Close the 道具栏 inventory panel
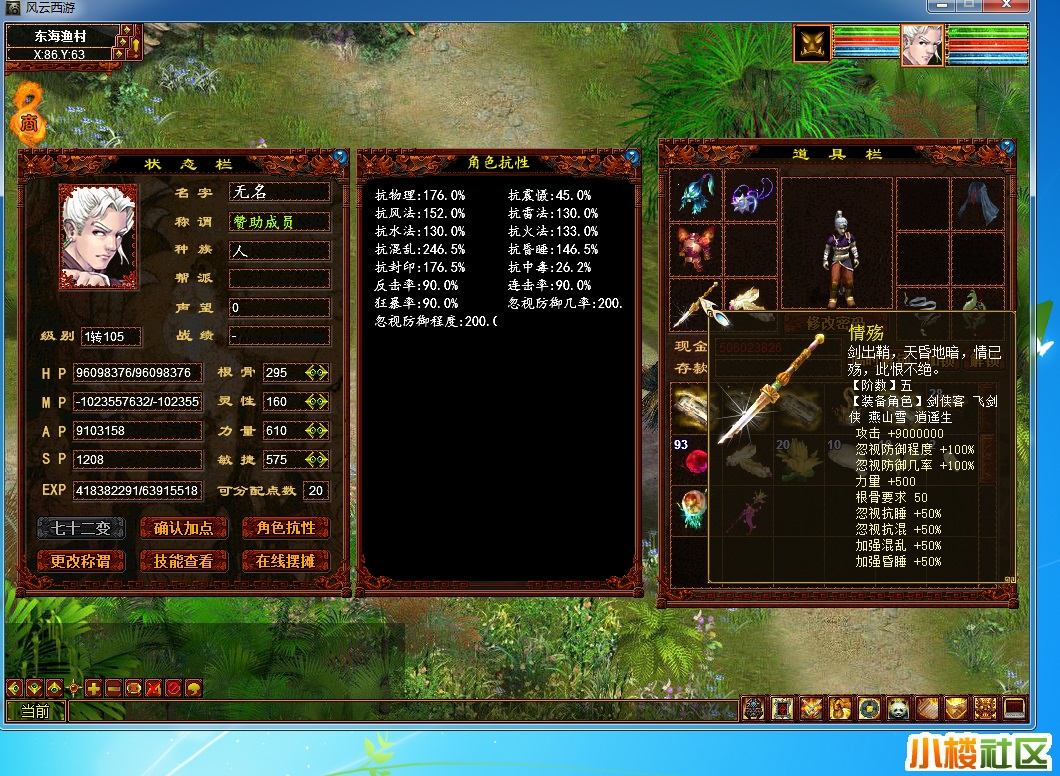The image size is (1060, 776). [1007, 148]
